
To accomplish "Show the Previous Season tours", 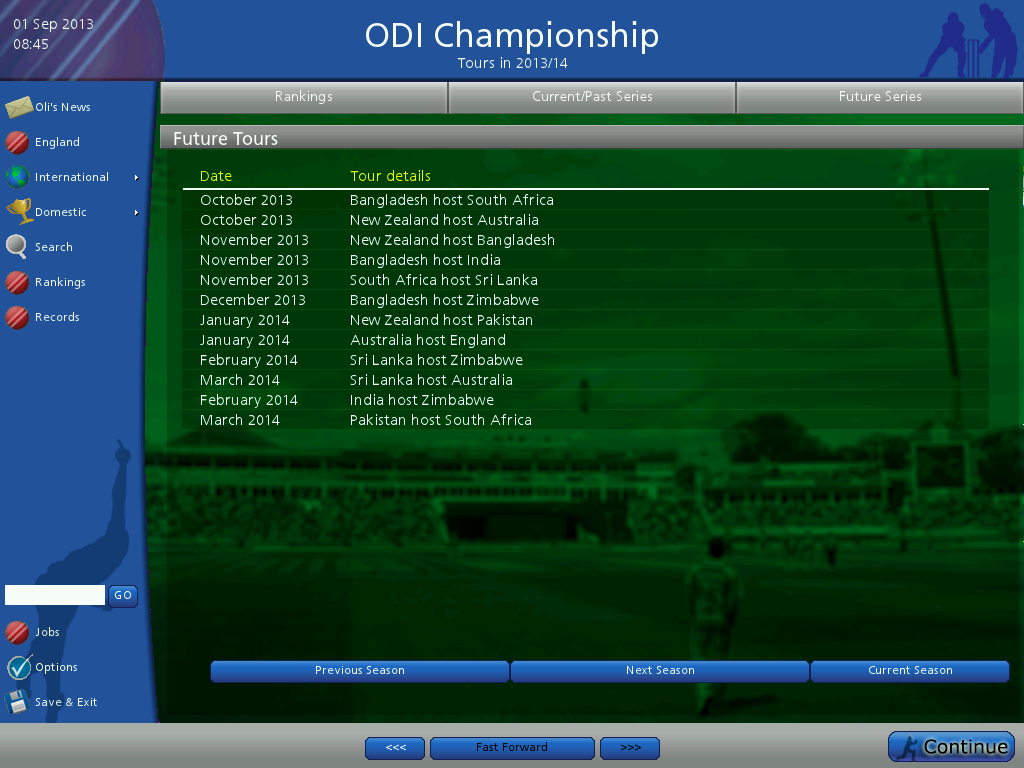I will (360, 671).
